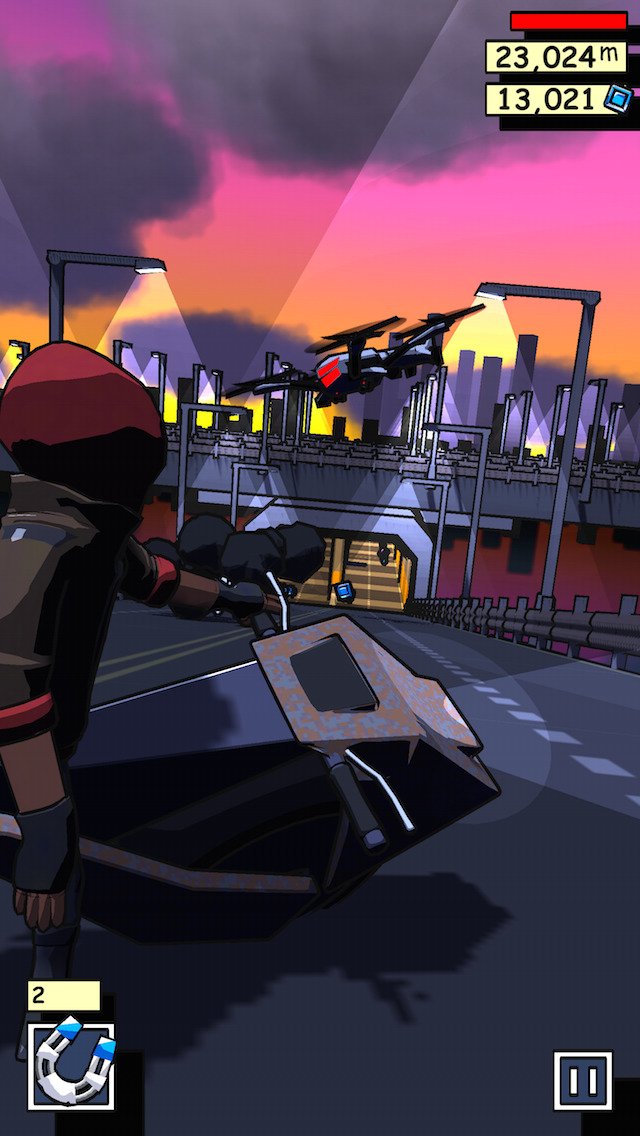Pause the game
This screenshot has height=1136, width=640.
coord(583,1080)
